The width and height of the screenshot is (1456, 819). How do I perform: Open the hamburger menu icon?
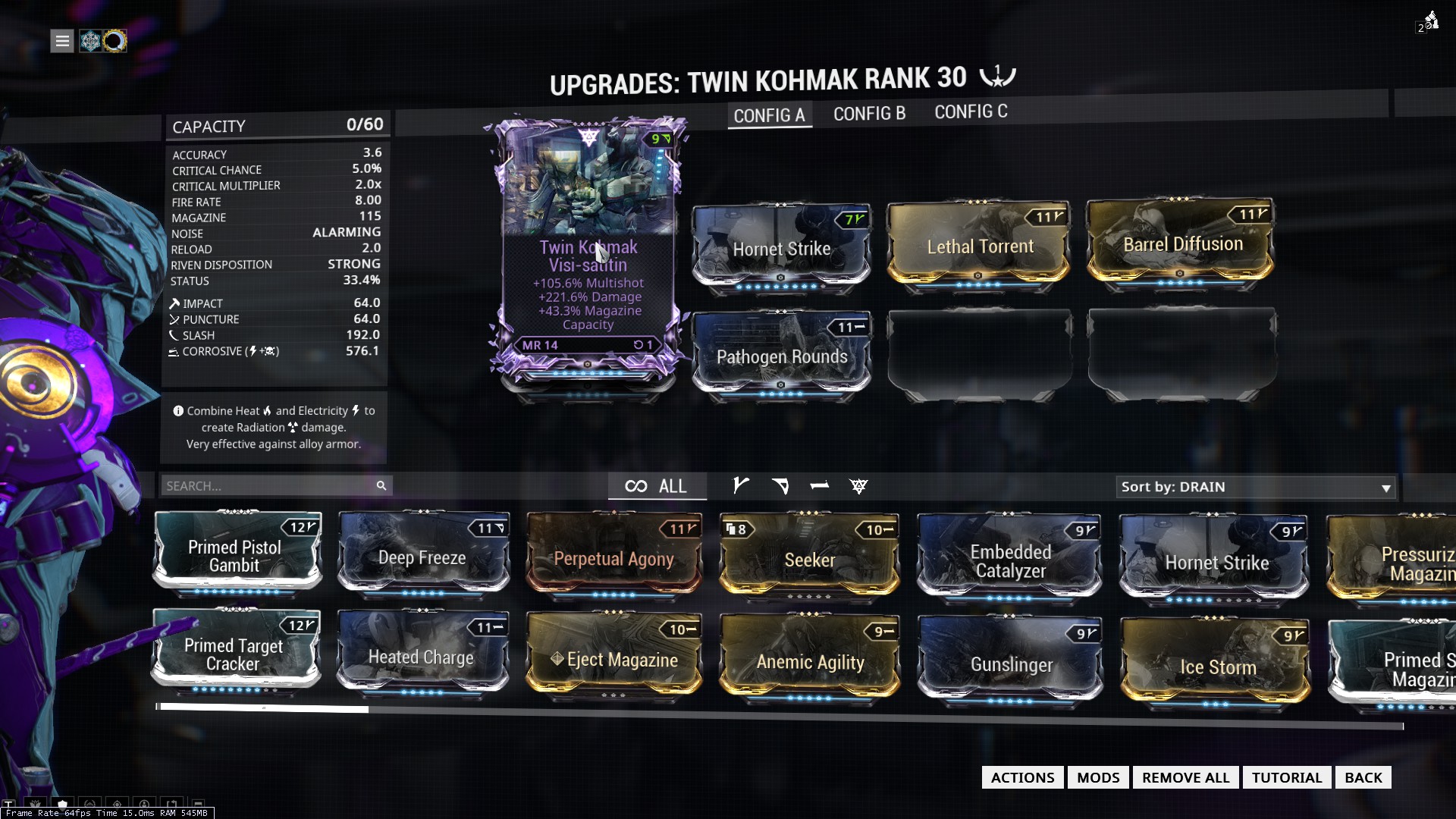62,41
